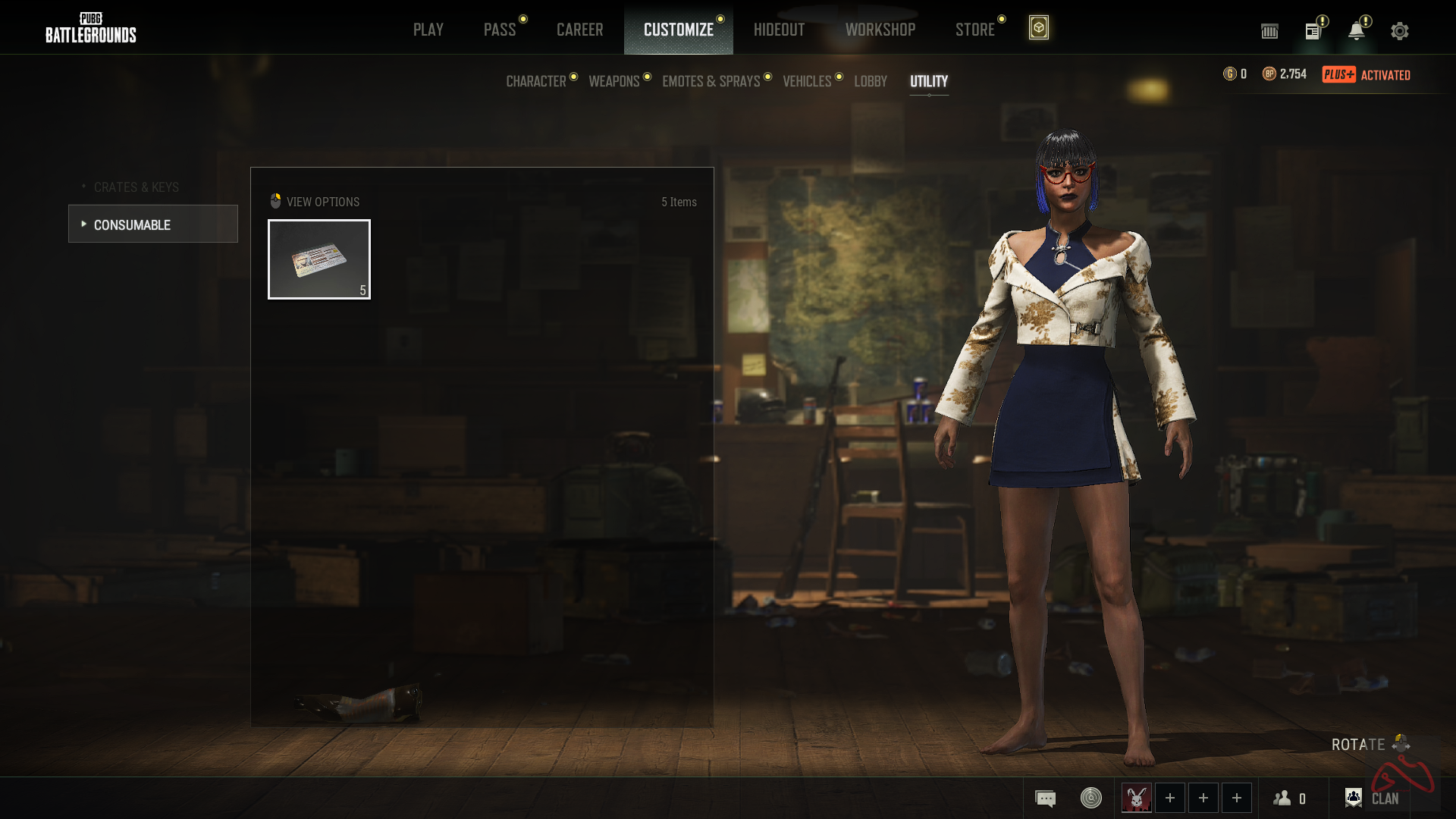This screenshot has width=1456, height=819.
Task: Open the settings gear icon
Action: 1399,31
